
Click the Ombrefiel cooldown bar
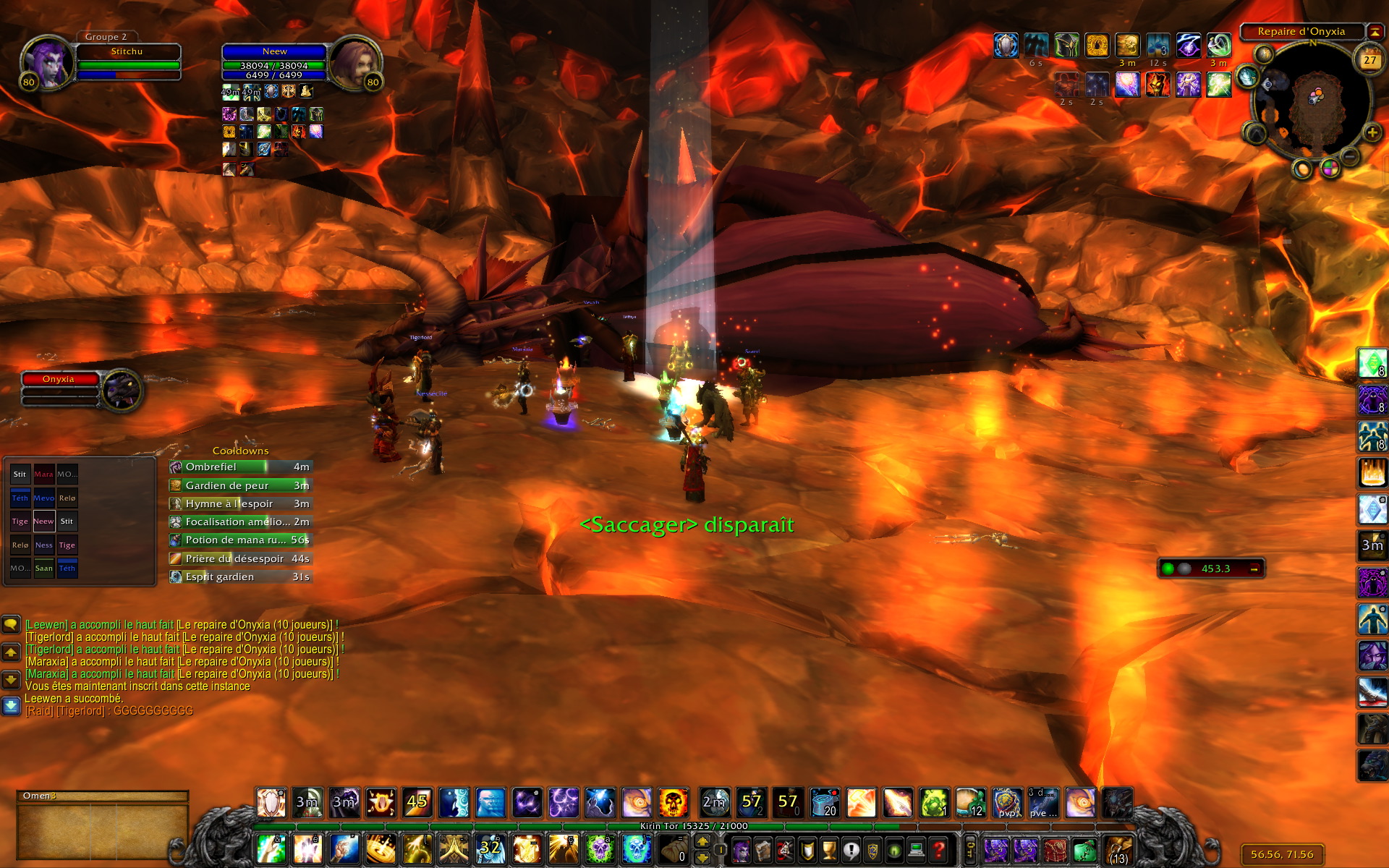tap(240, 467)
